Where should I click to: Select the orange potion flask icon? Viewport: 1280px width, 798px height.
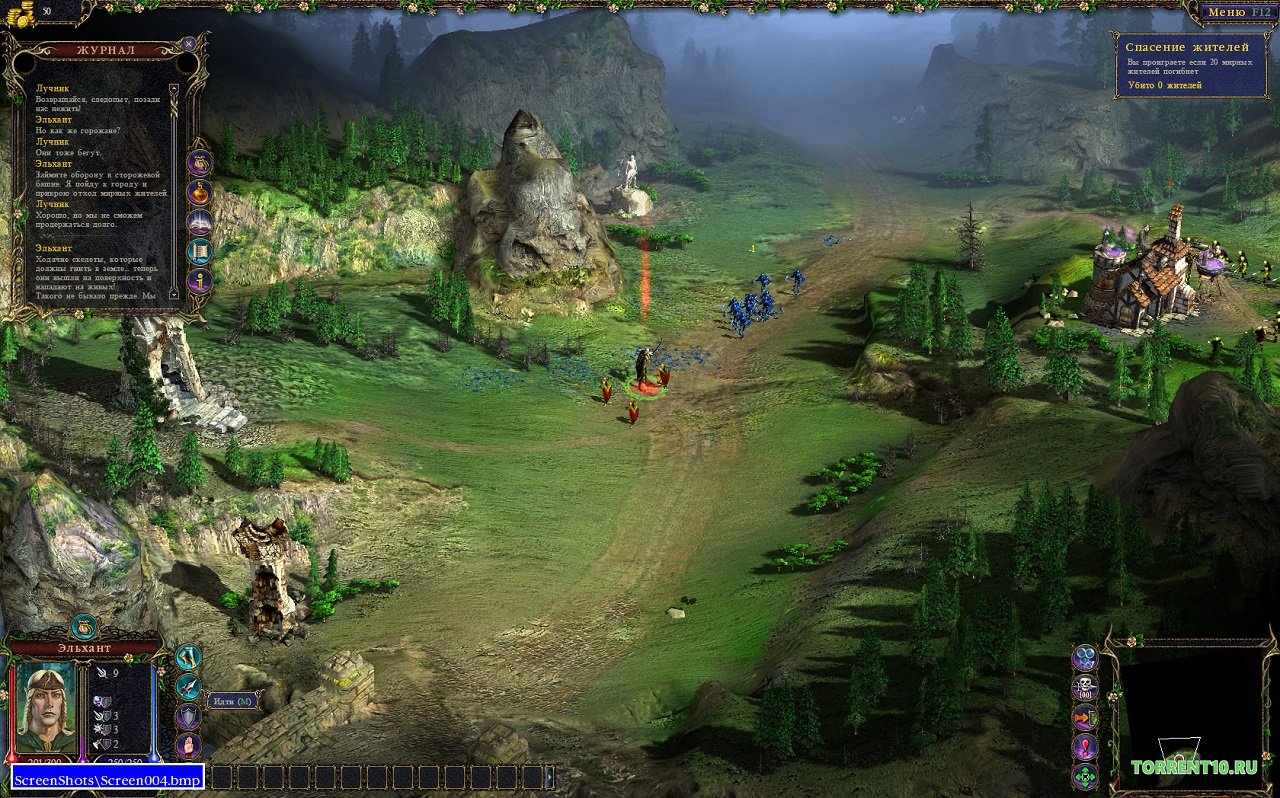coord(200,193)
